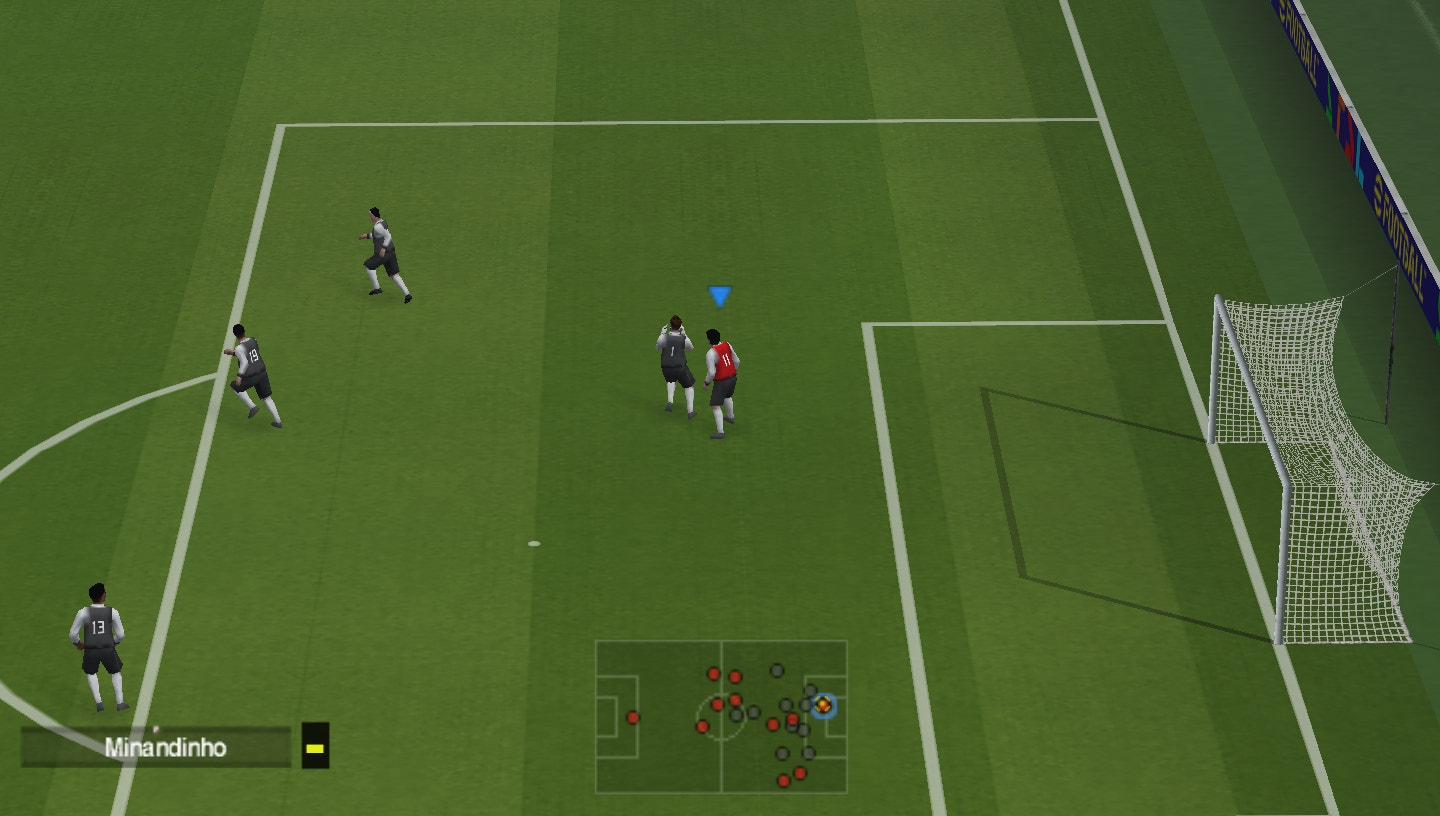Click the highlighted ball icon on the minimap
The image size is (1440, 816).
coord(823,704)
